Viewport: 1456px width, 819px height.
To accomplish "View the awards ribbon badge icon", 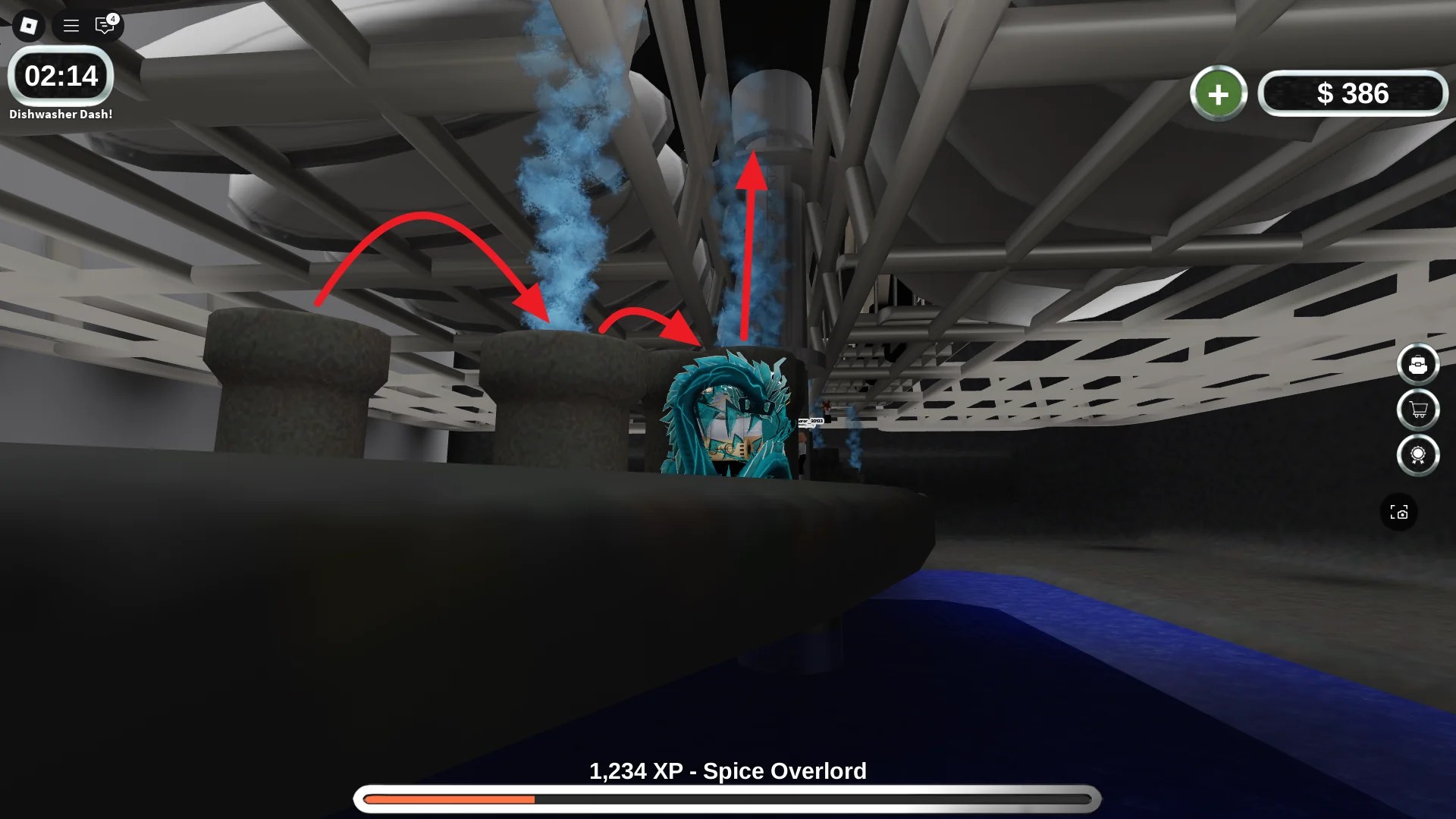I will pyautogui.click(x=1420, y=455).
